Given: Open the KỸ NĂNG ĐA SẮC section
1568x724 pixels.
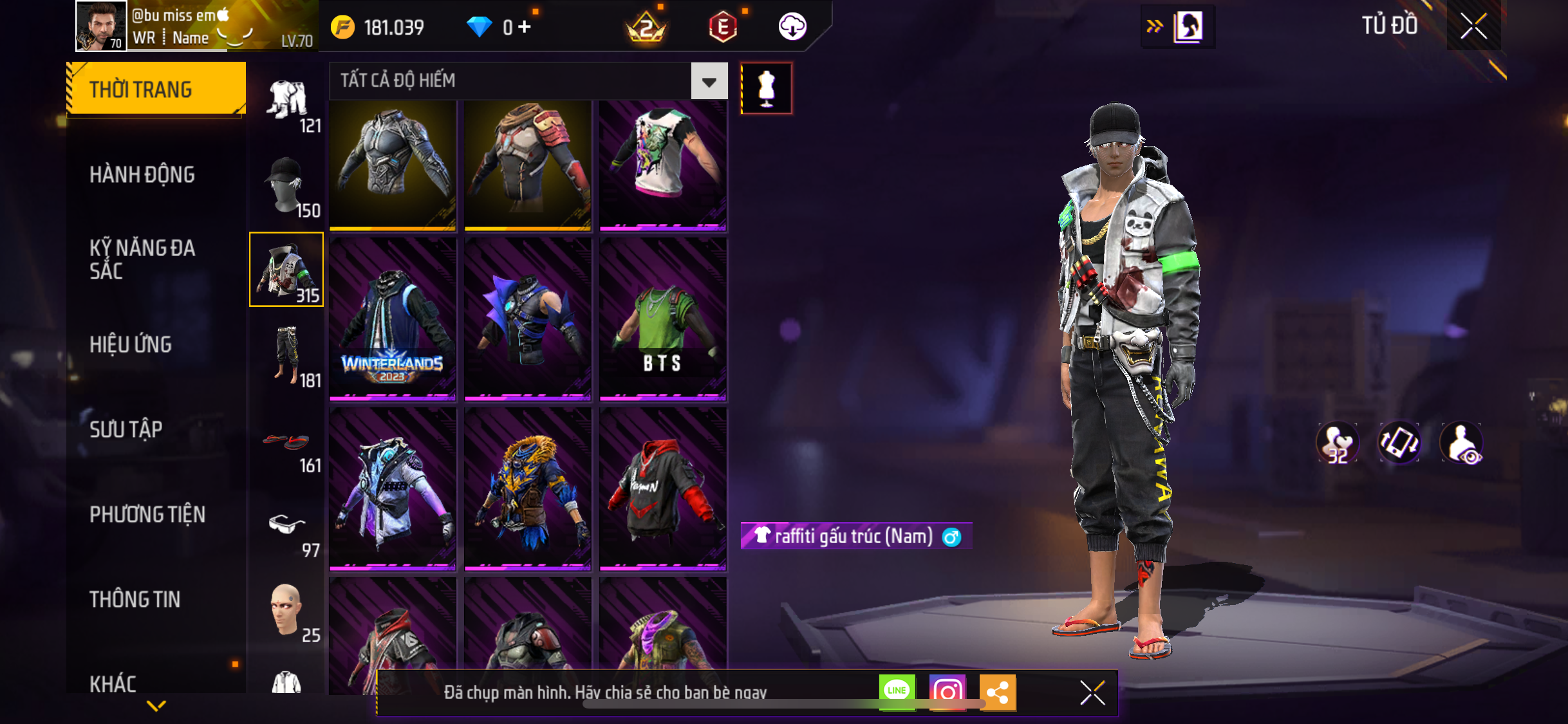Looking at the screenshot, I should click(x=142, y=259).
